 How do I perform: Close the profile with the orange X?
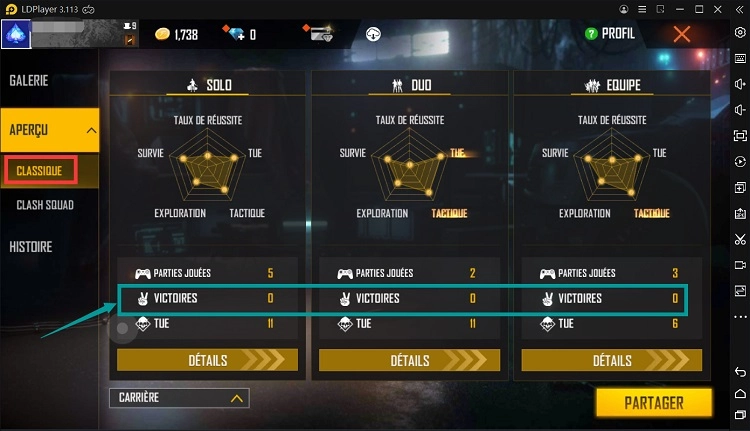[682, 34]
